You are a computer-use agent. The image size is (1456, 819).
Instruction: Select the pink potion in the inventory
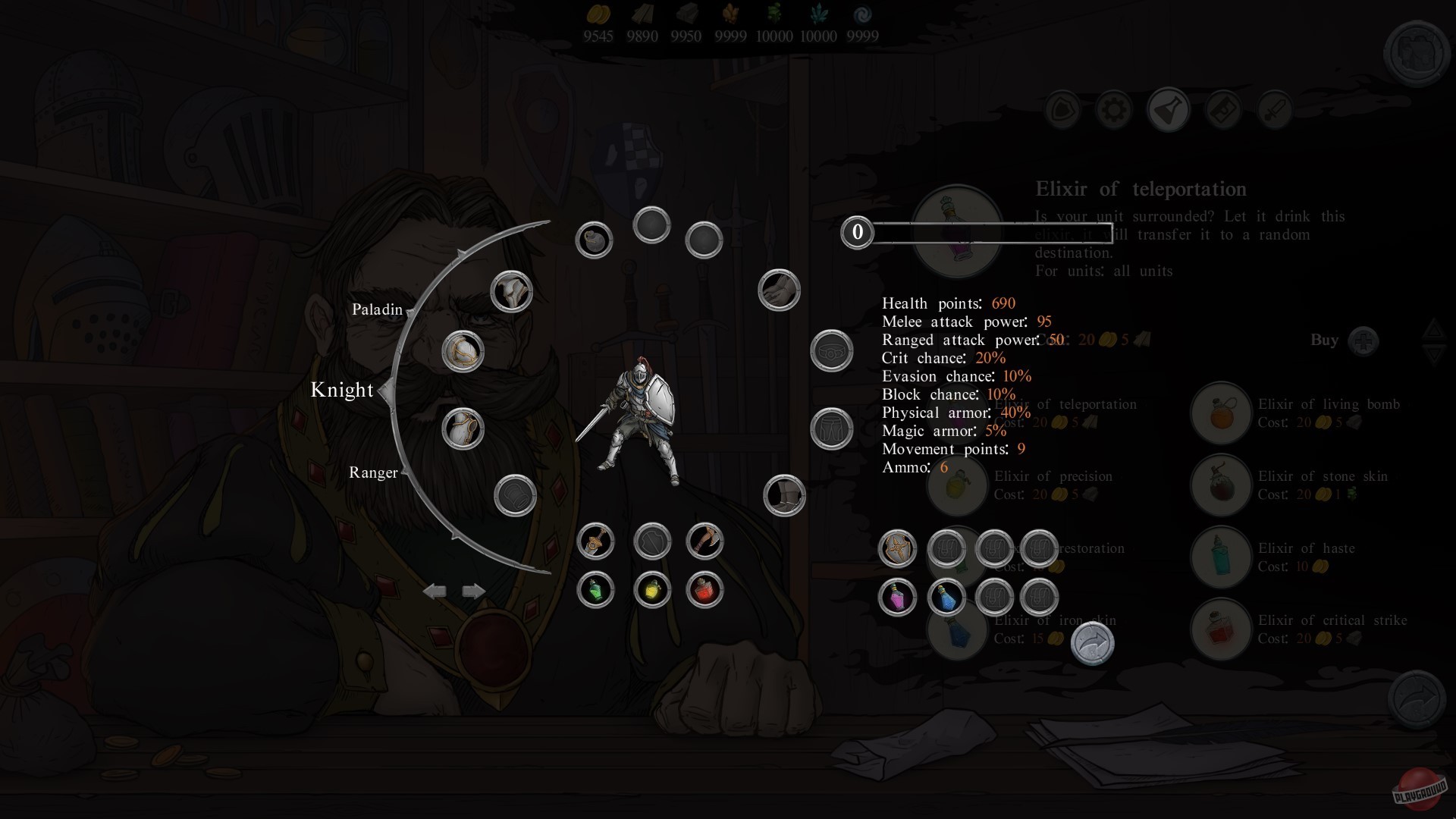898,598
